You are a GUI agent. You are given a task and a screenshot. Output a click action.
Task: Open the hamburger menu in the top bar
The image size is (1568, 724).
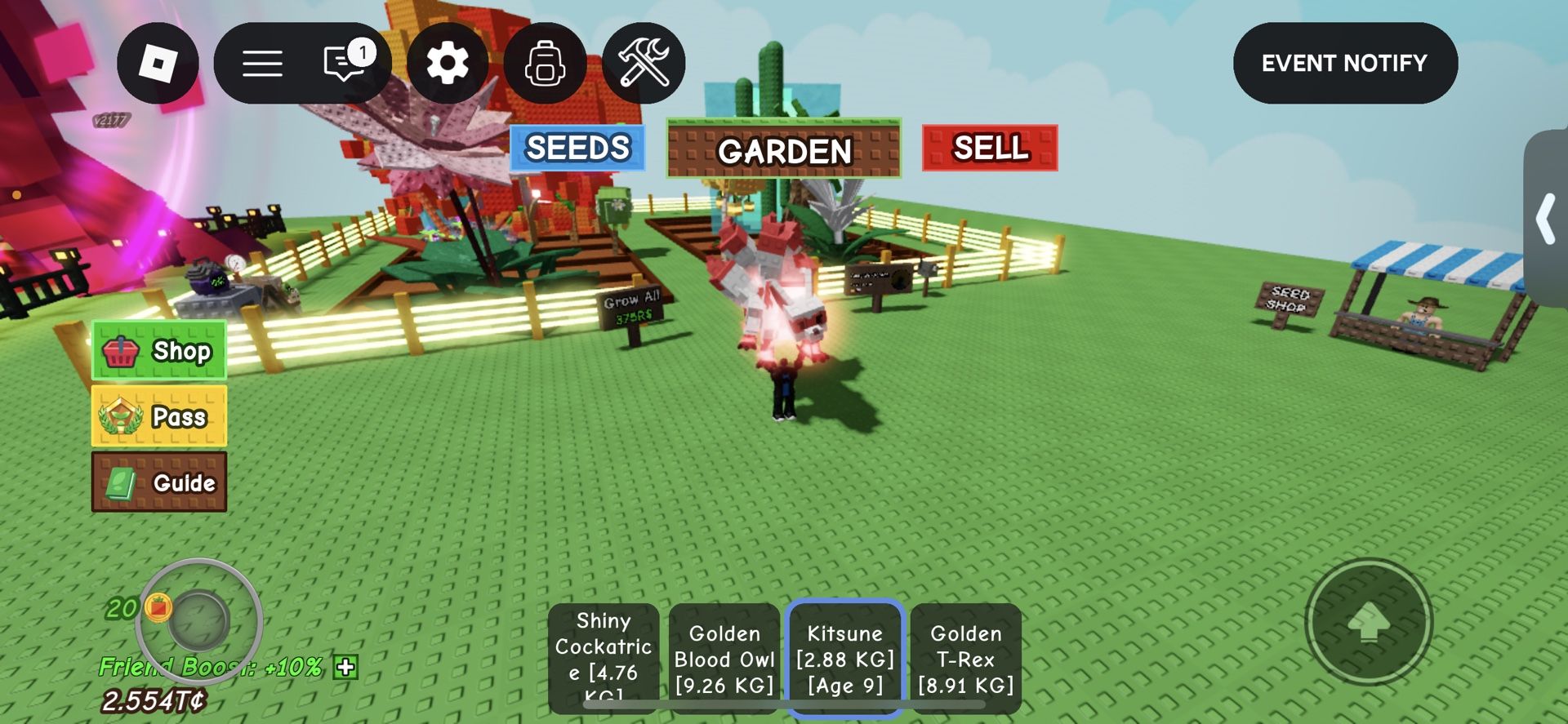[x=263, y=62]
